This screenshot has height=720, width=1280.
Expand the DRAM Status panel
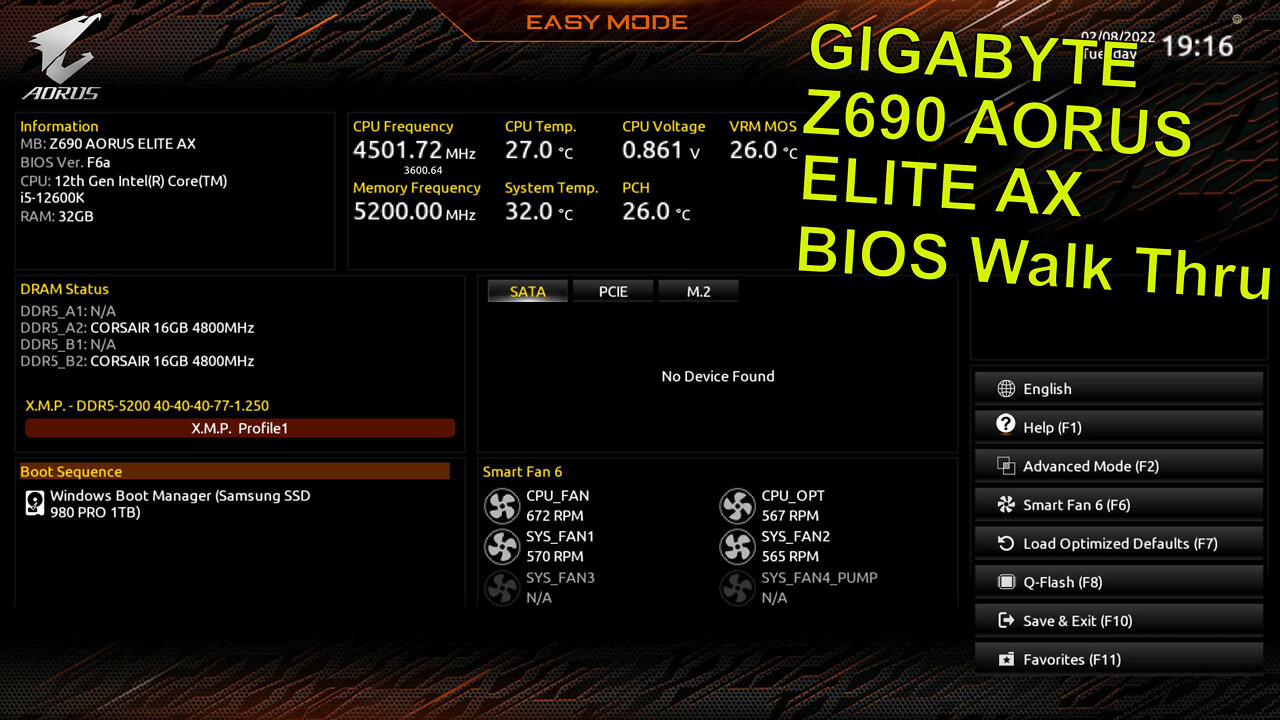pyautogui.click(x=64, y=288)
